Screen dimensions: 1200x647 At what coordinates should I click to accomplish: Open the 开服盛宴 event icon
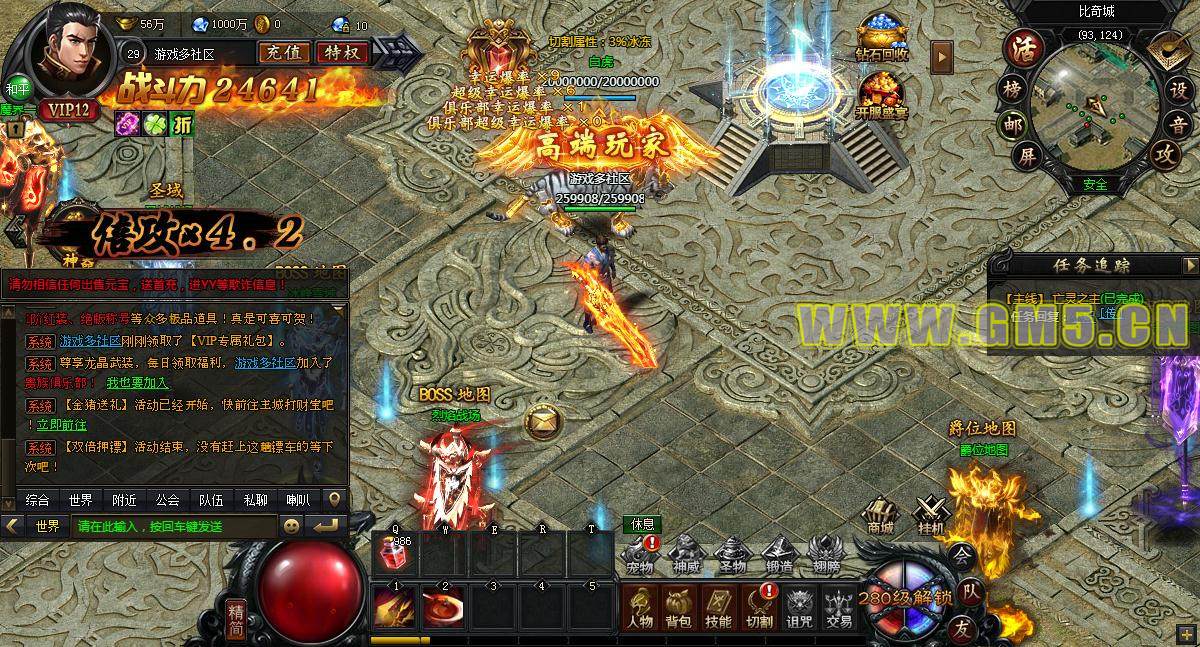(x=881, y=92)
